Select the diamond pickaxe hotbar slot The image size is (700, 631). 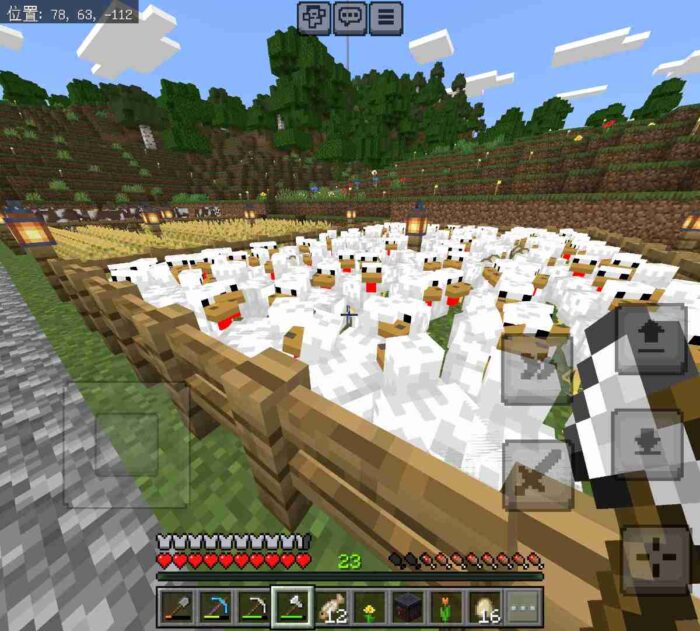tap(215, 607)
